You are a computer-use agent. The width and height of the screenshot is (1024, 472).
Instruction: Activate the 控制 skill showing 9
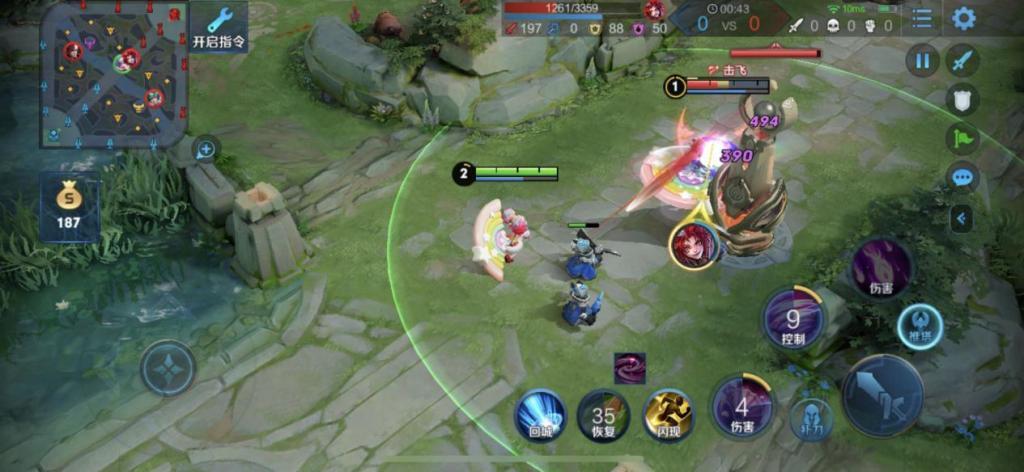coord(793,320)
